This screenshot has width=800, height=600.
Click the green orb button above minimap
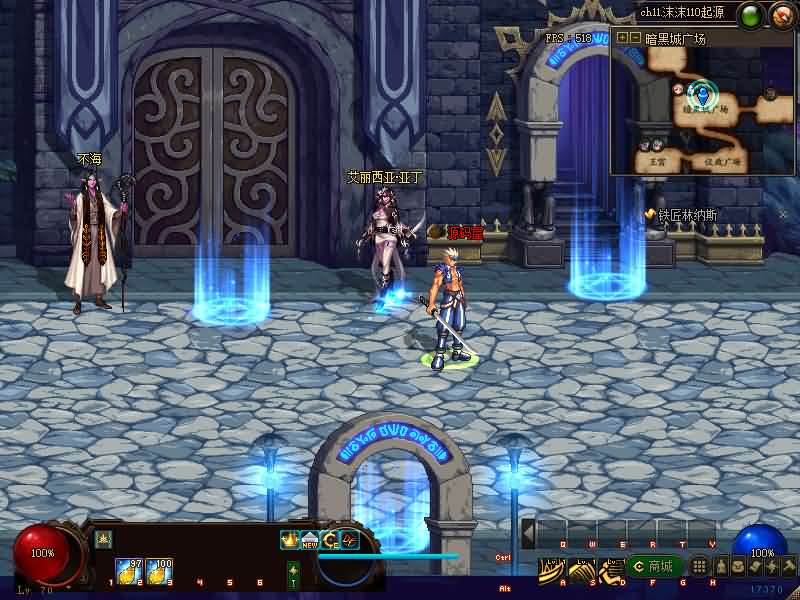(x=749, y=16)
